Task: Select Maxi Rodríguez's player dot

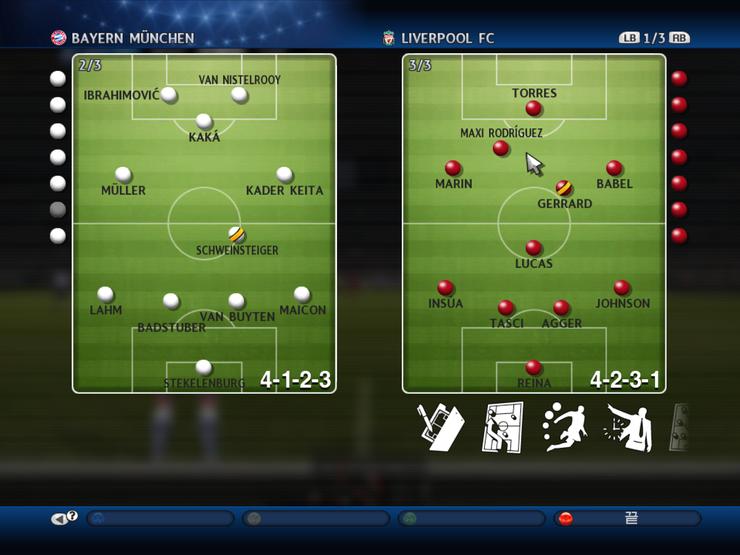Action: [x=501, y=148]
